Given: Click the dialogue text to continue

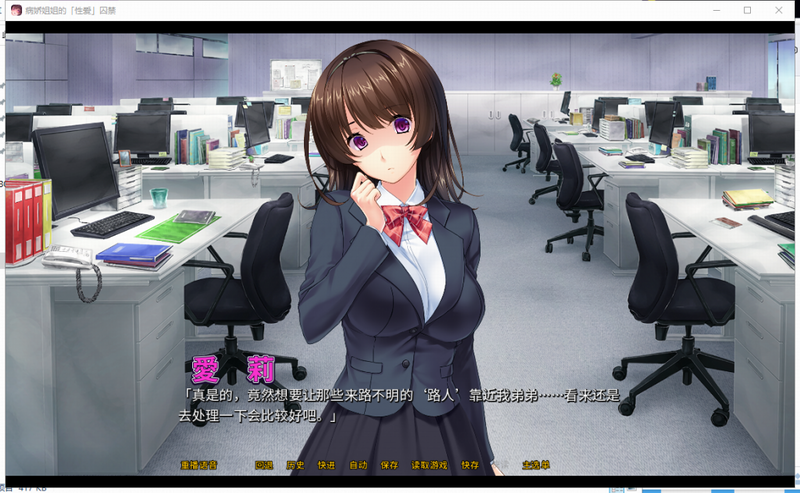Looking at the screenshot, I should (400, 405).
